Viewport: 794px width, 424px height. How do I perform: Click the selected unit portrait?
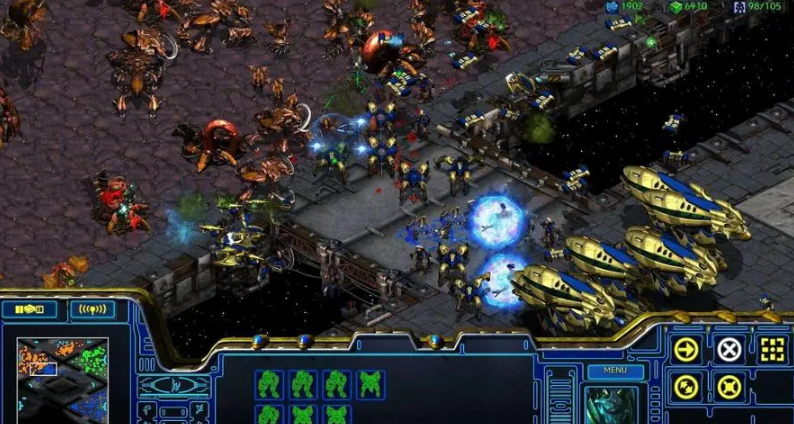click(x=612, y=404)
